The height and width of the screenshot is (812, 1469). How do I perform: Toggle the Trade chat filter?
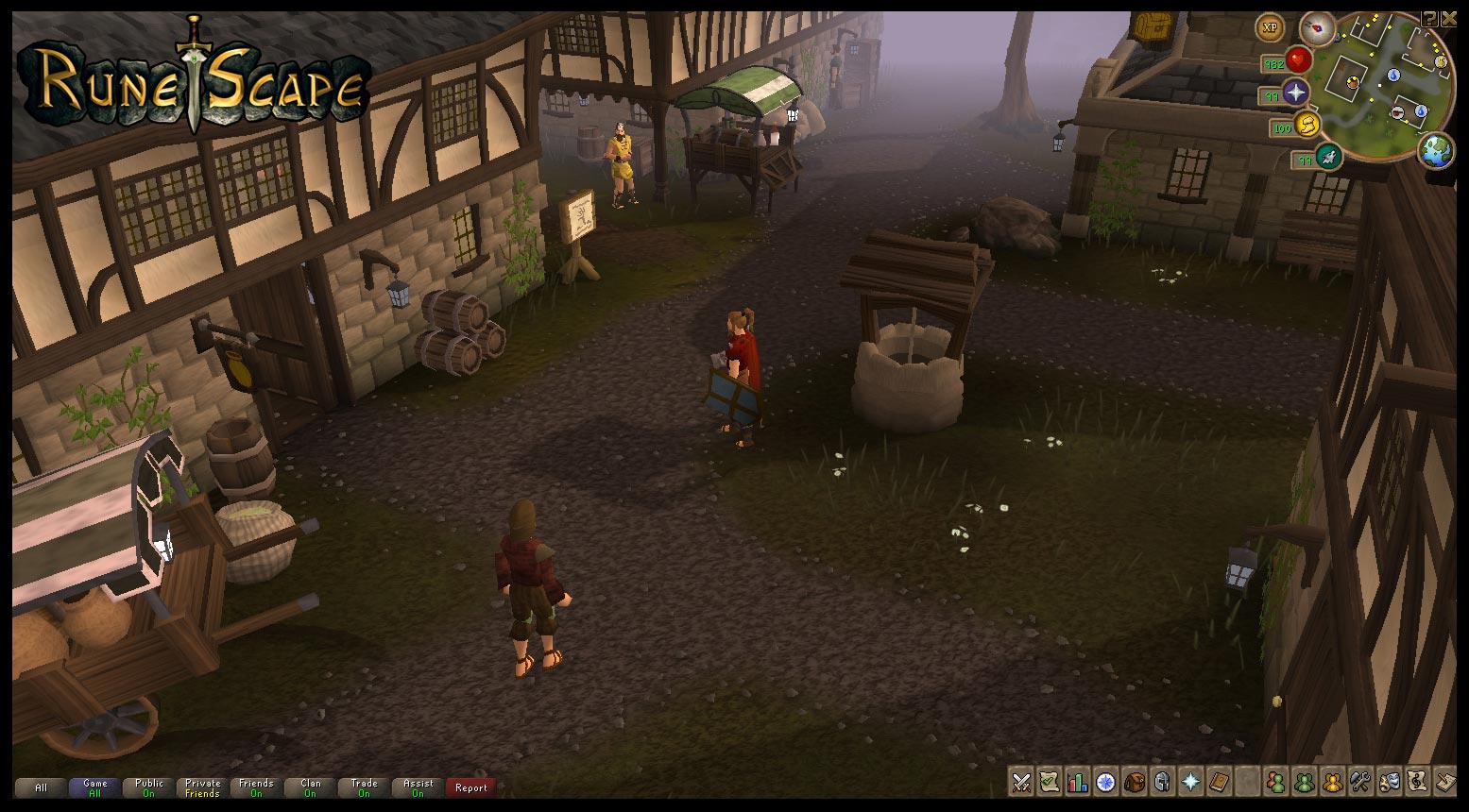pyautogui.click(x=364, y=787)
